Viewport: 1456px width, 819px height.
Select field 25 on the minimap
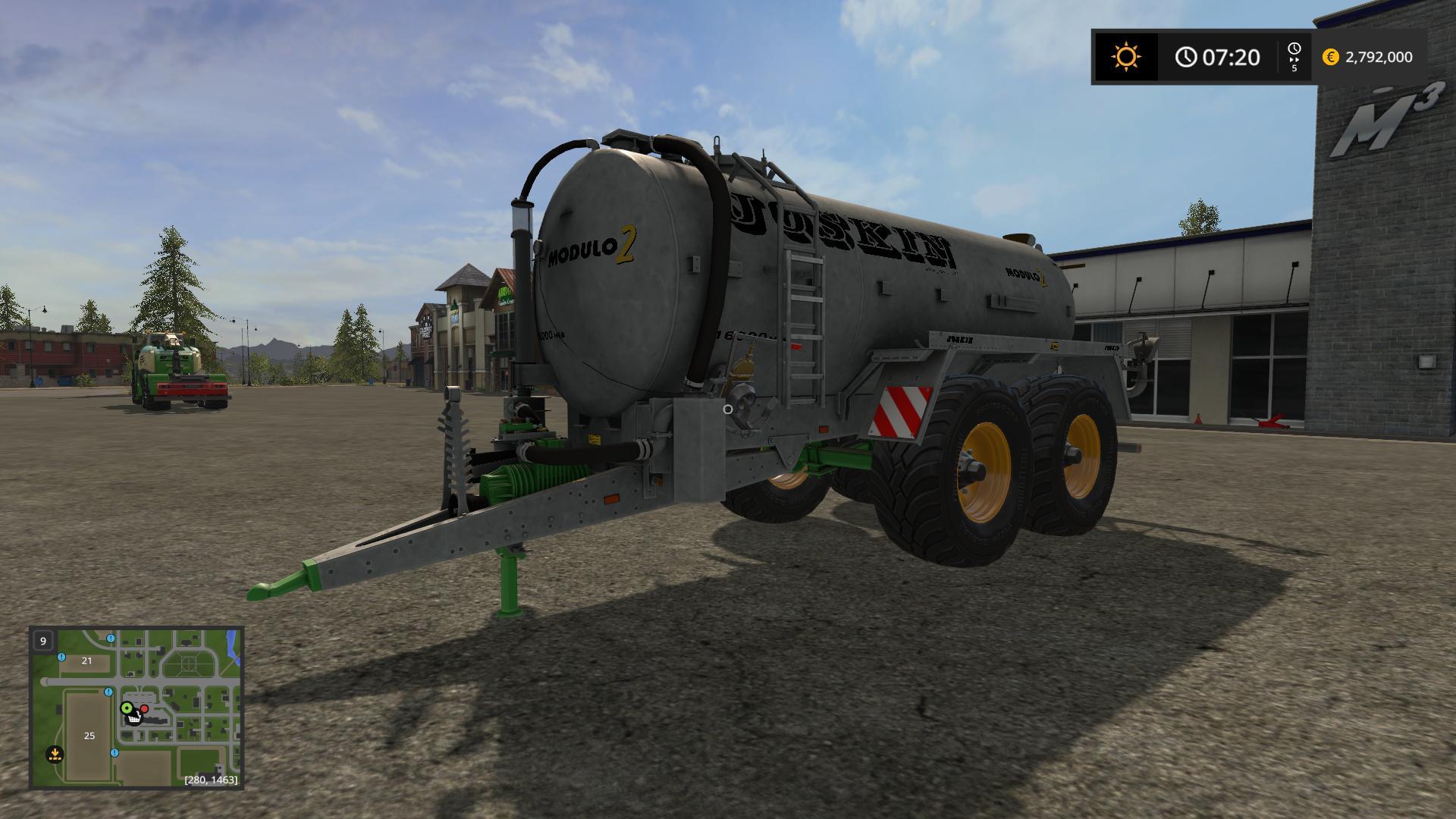click(x=89, y=736)
